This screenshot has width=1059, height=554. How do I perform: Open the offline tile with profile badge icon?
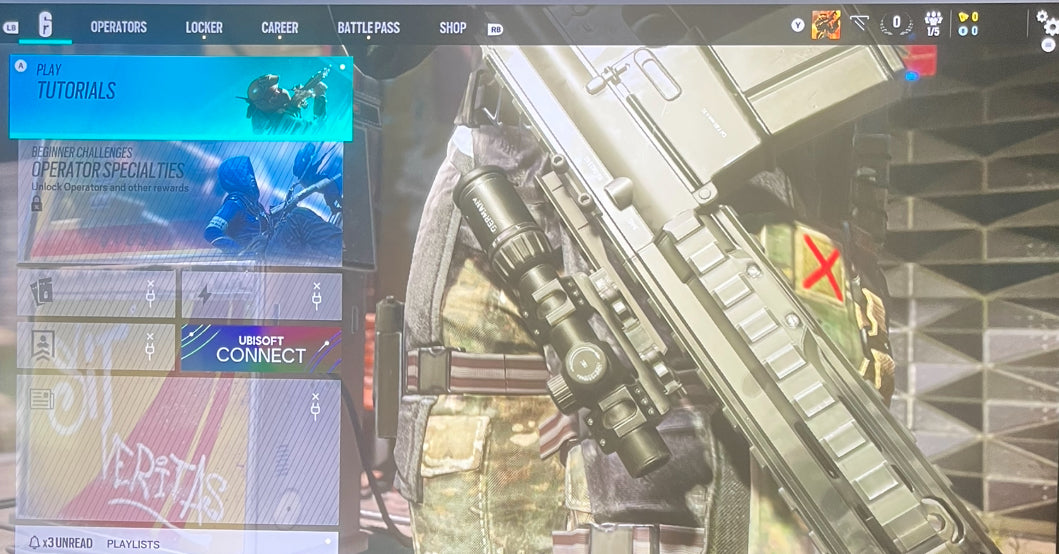coord(96,348)
